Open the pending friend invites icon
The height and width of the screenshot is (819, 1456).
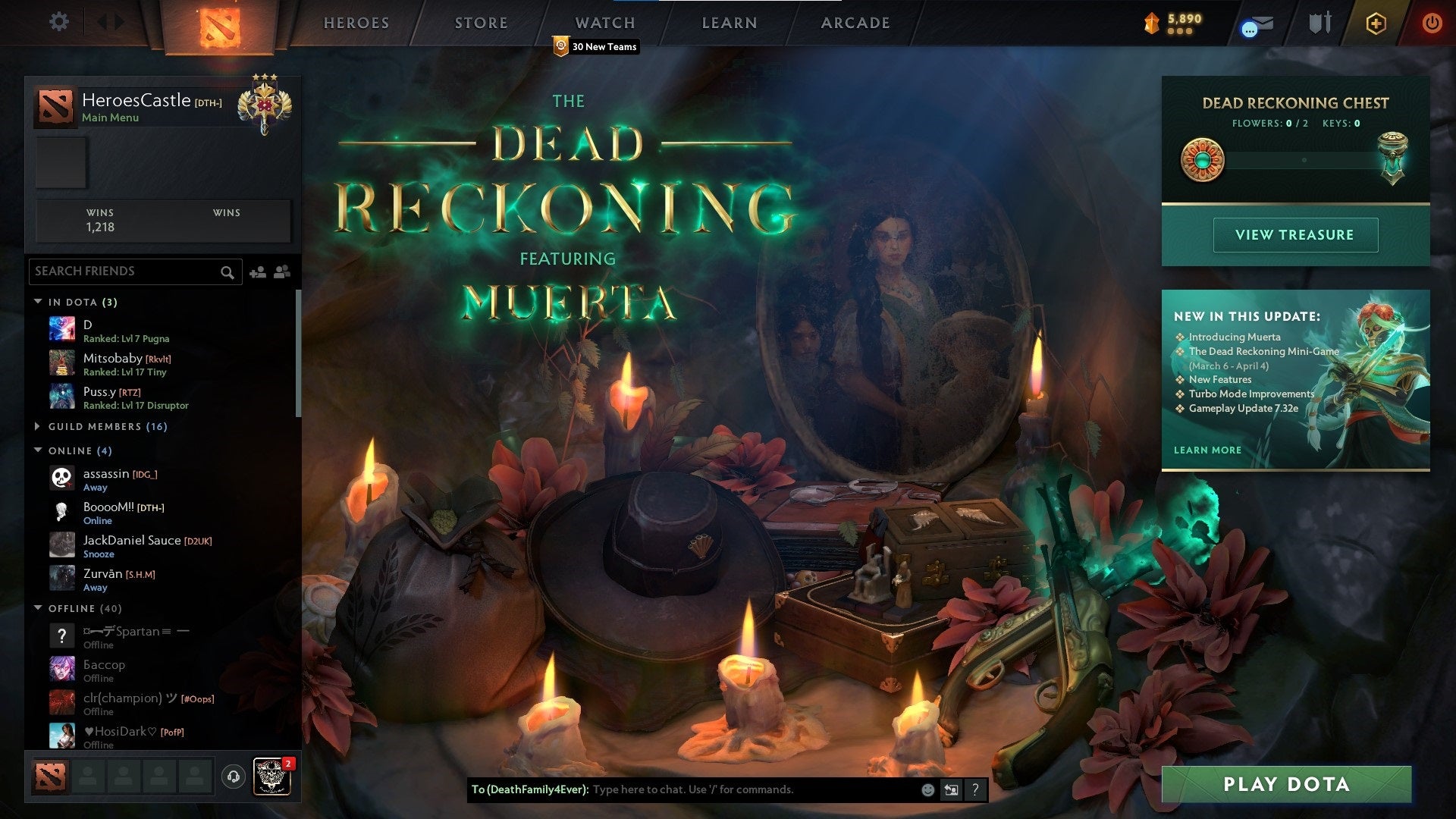(281, 271)
